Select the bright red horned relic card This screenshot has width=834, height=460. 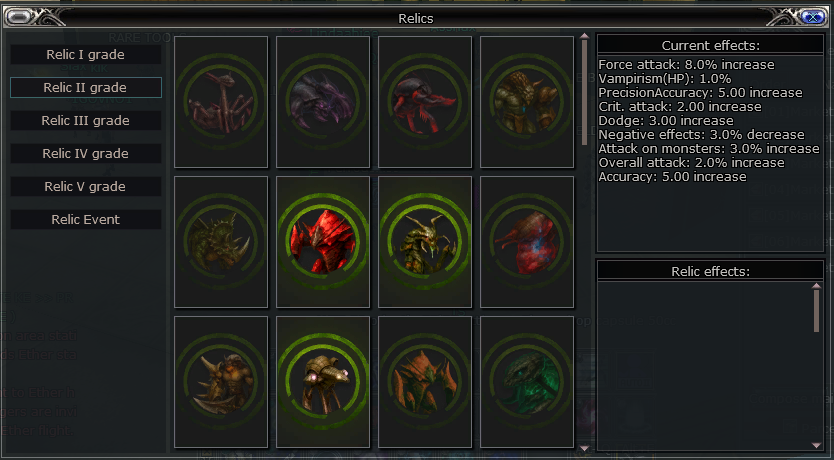(x=323, y=242)
